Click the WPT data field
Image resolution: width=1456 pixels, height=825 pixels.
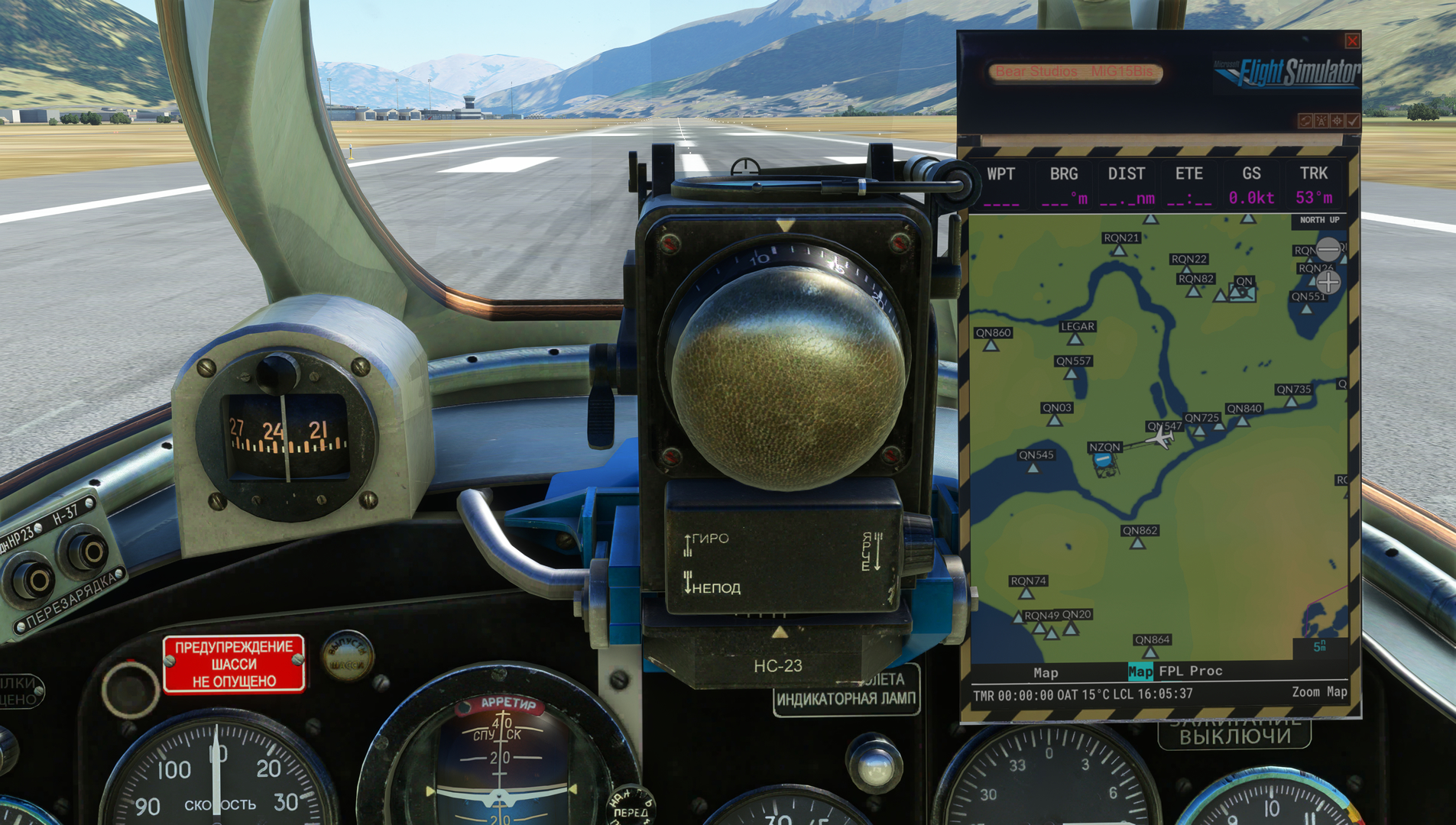1000,185
